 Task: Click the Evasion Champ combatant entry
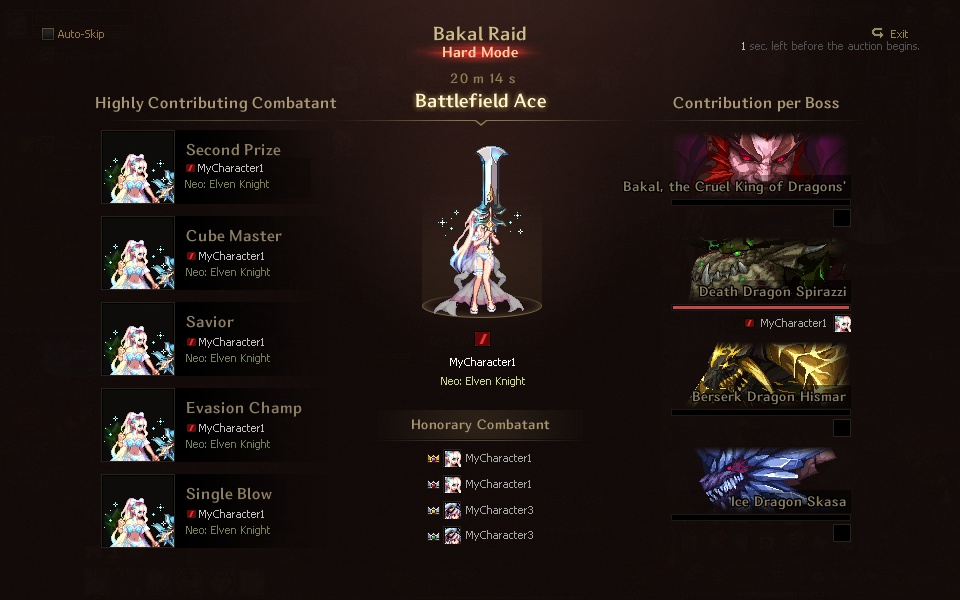tap(205, 424)
